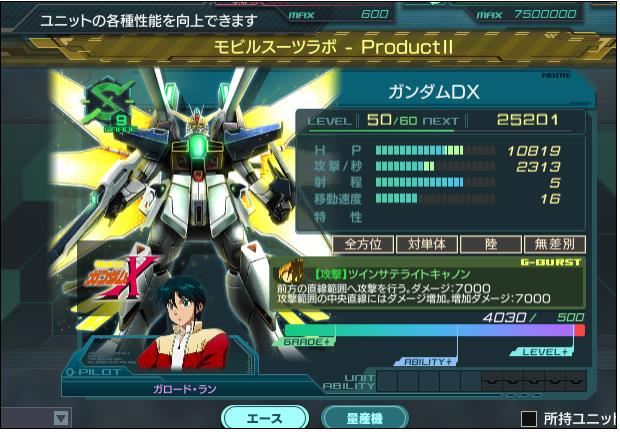Screen dimensions: 620x432
Task: Select the 無差別 trait tag
Action: pos(554,243)
